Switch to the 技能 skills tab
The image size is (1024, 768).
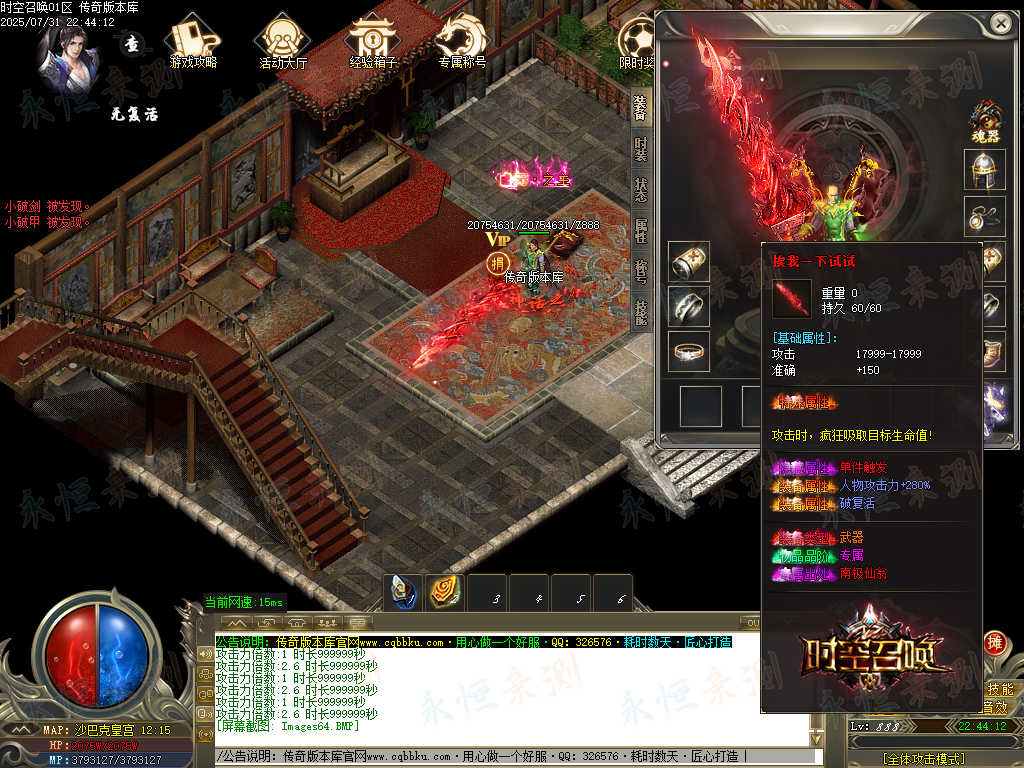click(x=640, y=312)
